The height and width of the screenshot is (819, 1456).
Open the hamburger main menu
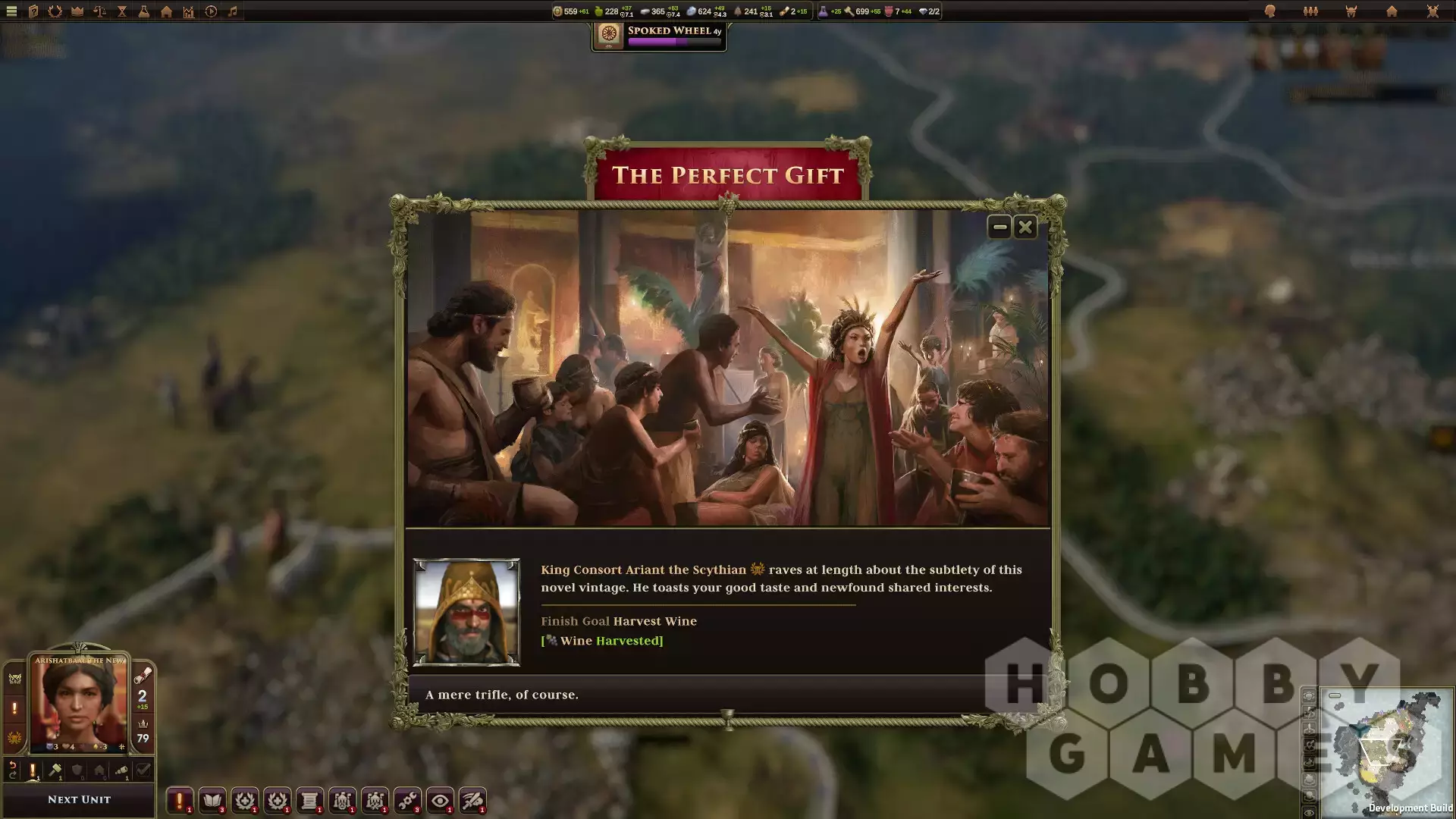pos(11,11)
